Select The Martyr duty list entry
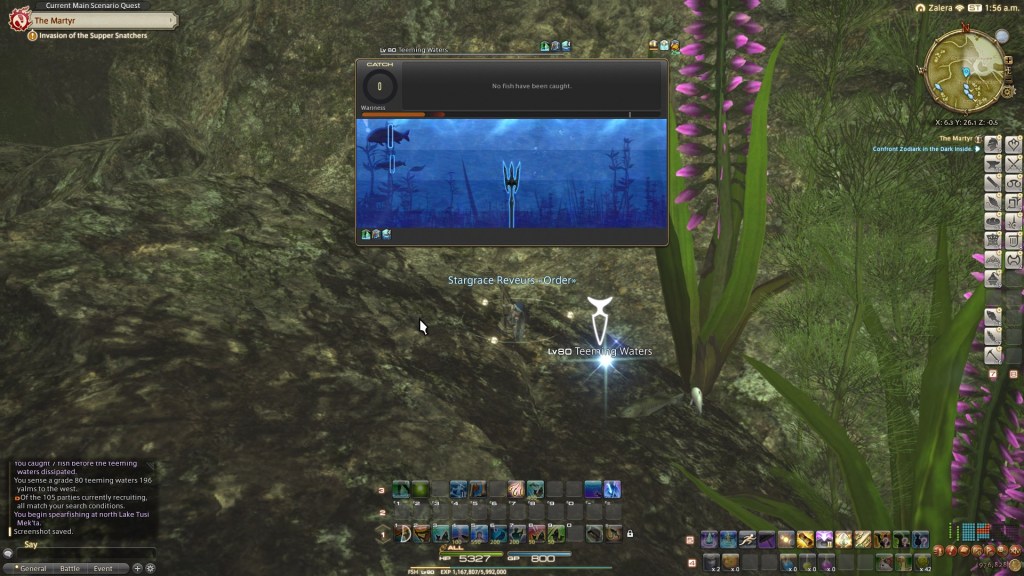 point(955,138)
